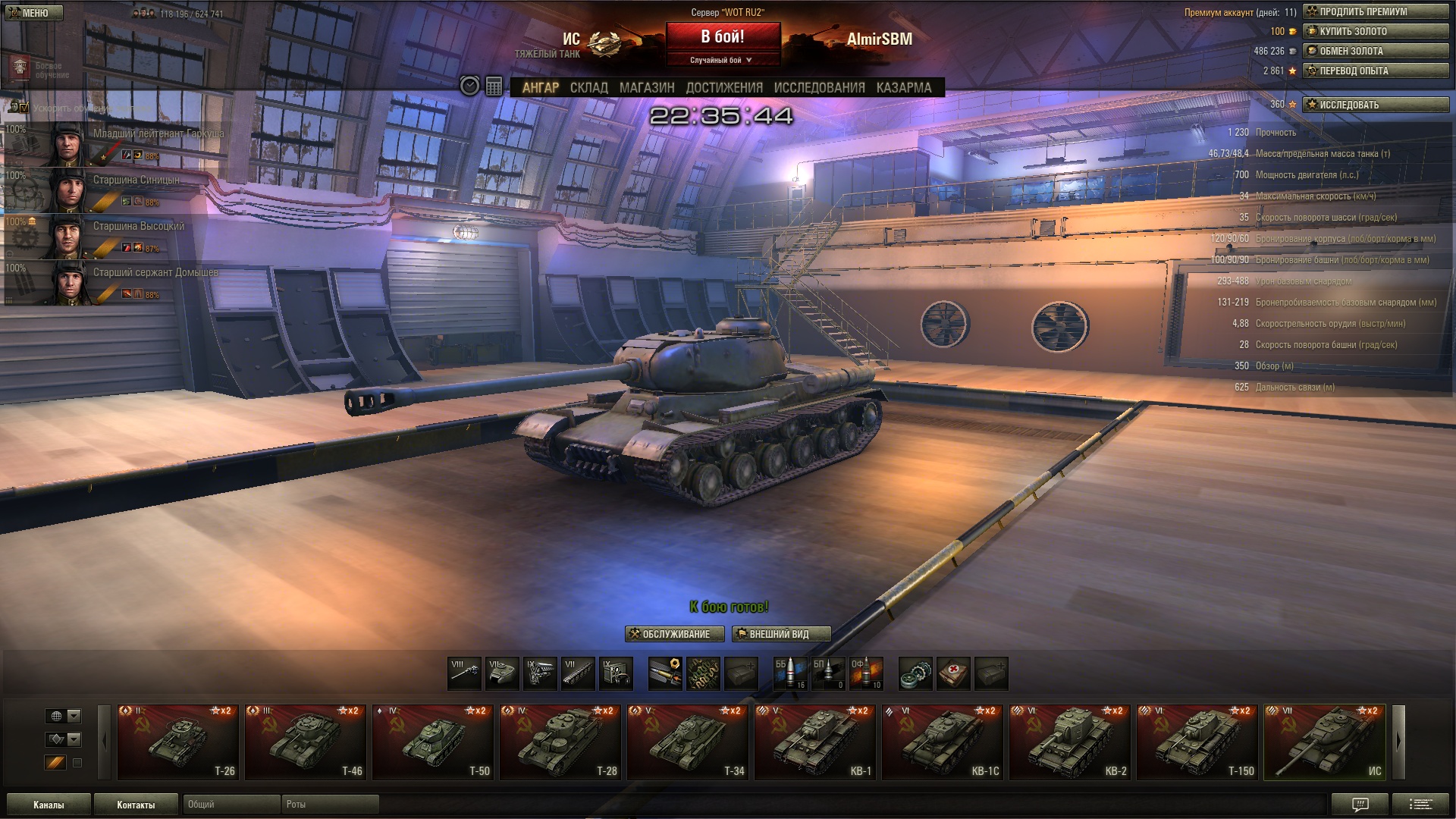Viewport: 1456px width, 819px height.
Task: Start the battle with В бой! button
Action: 723,36
